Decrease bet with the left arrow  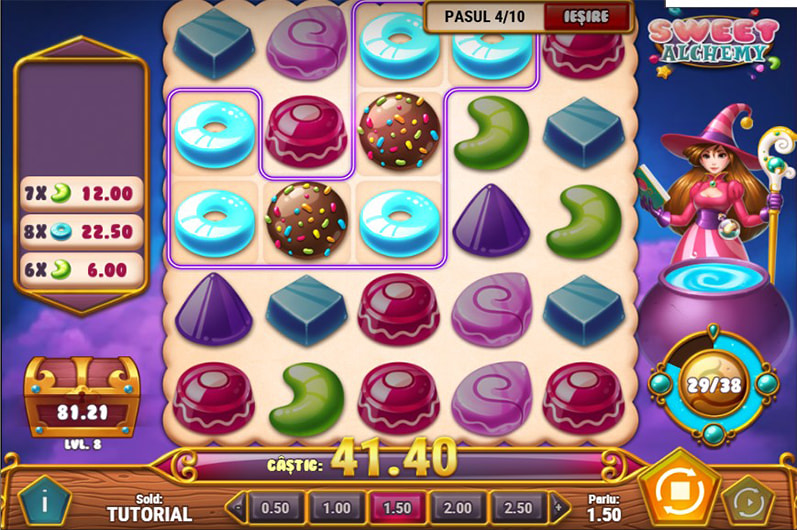point(237,507)
